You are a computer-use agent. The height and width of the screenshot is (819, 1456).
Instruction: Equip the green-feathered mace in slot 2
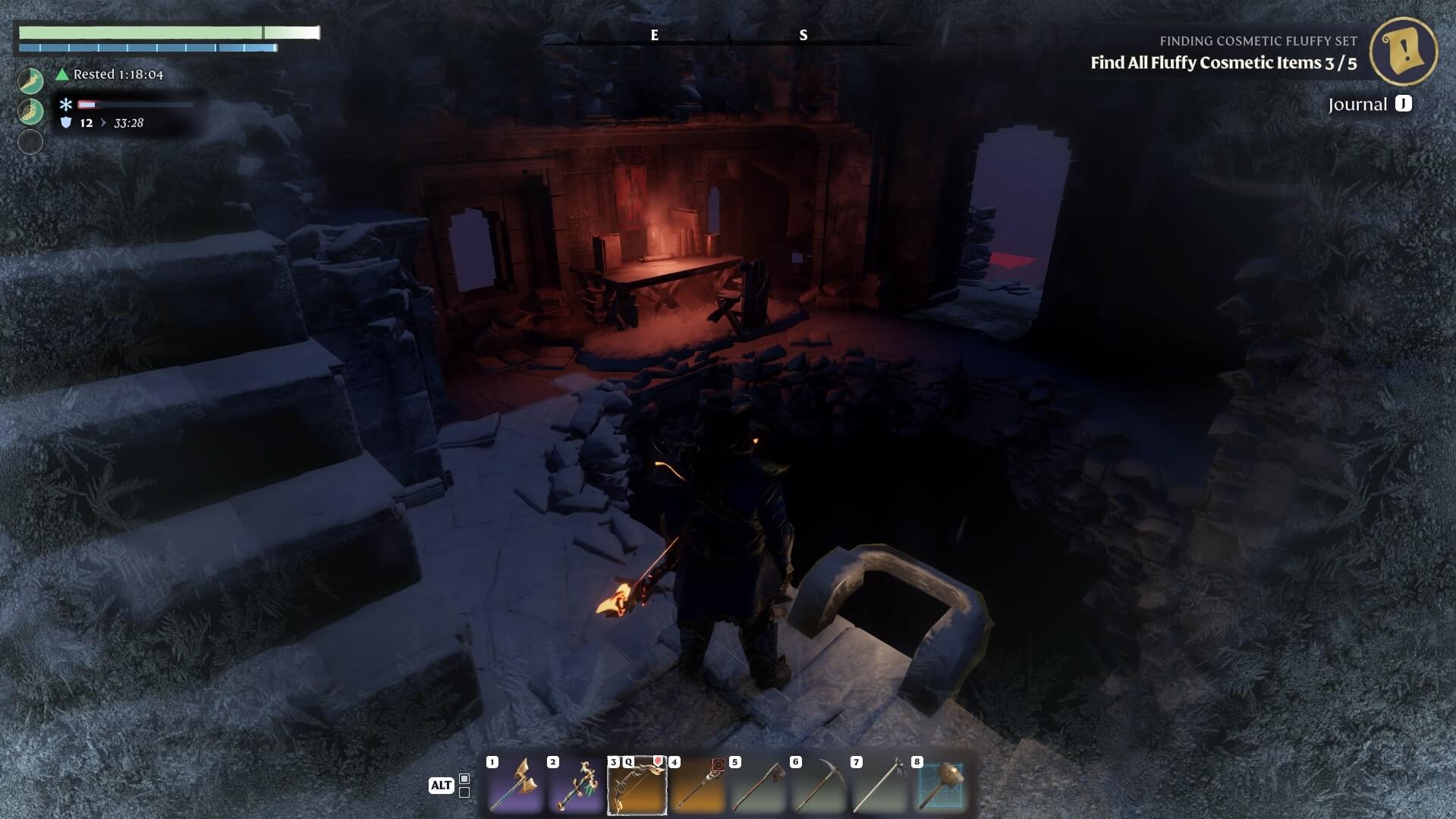[x=576, y=786]
